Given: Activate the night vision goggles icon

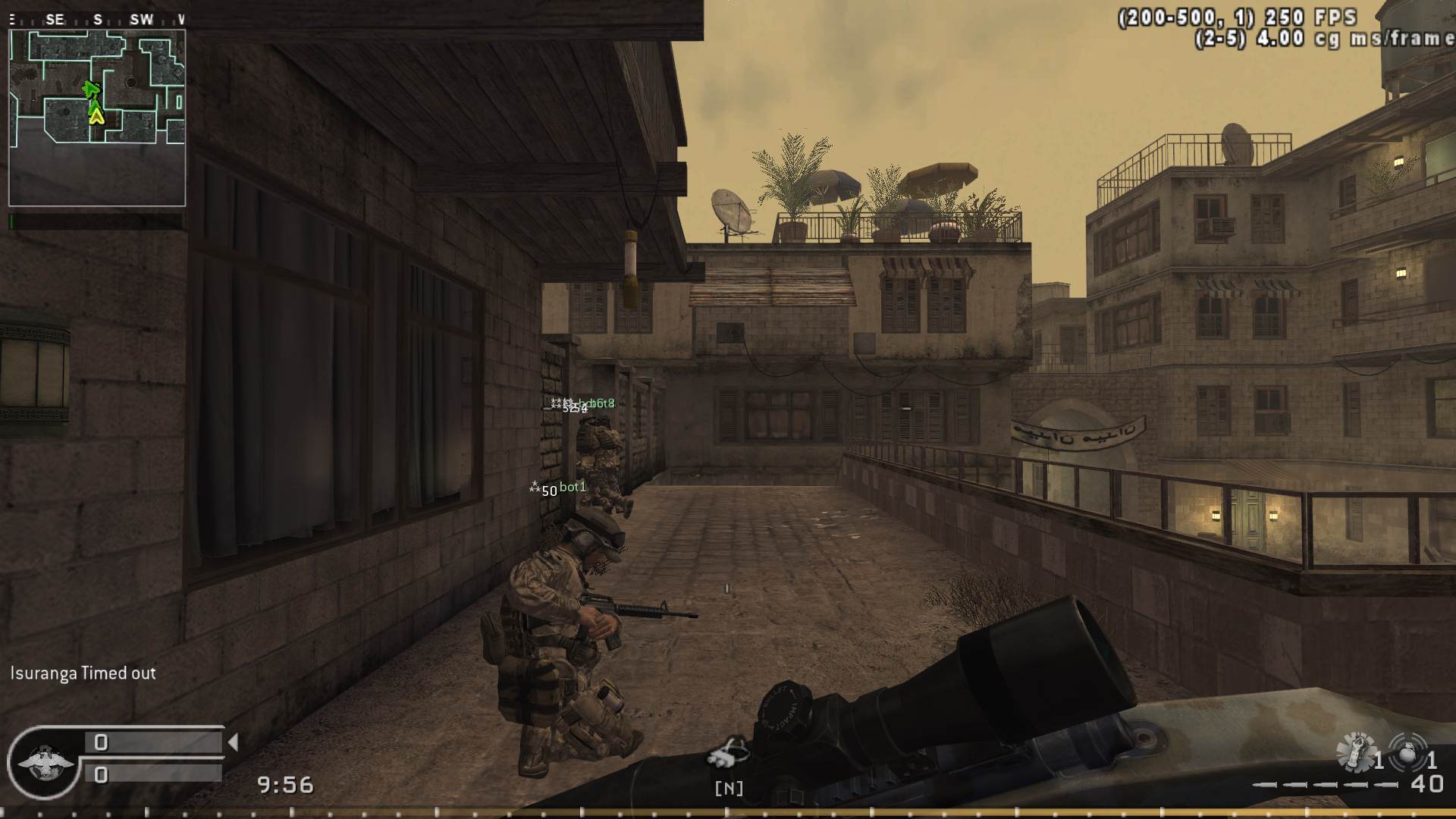Looking at the screenshot, I should [x=727, y=752].
